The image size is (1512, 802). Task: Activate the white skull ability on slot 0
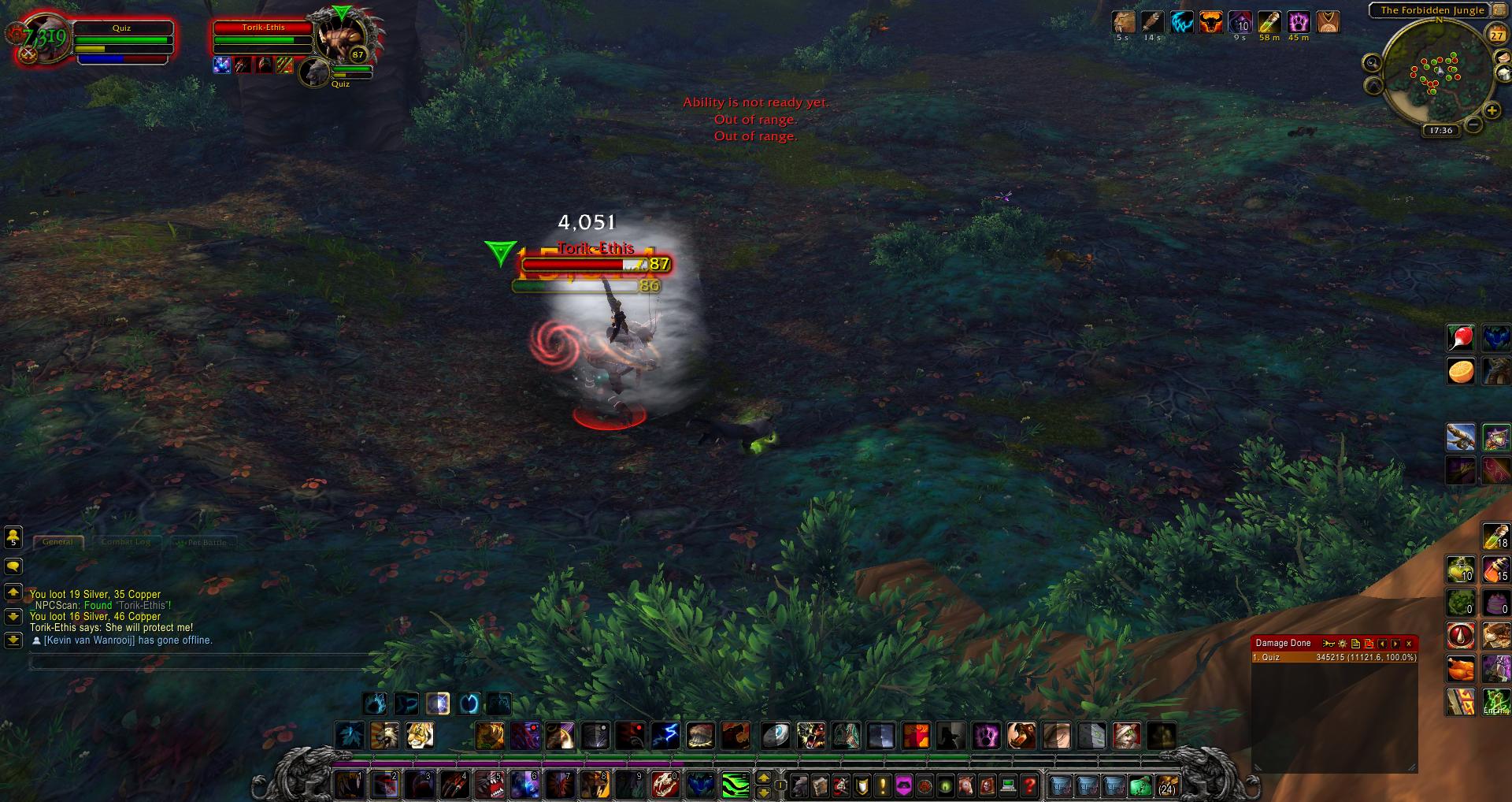pos(665,785)
